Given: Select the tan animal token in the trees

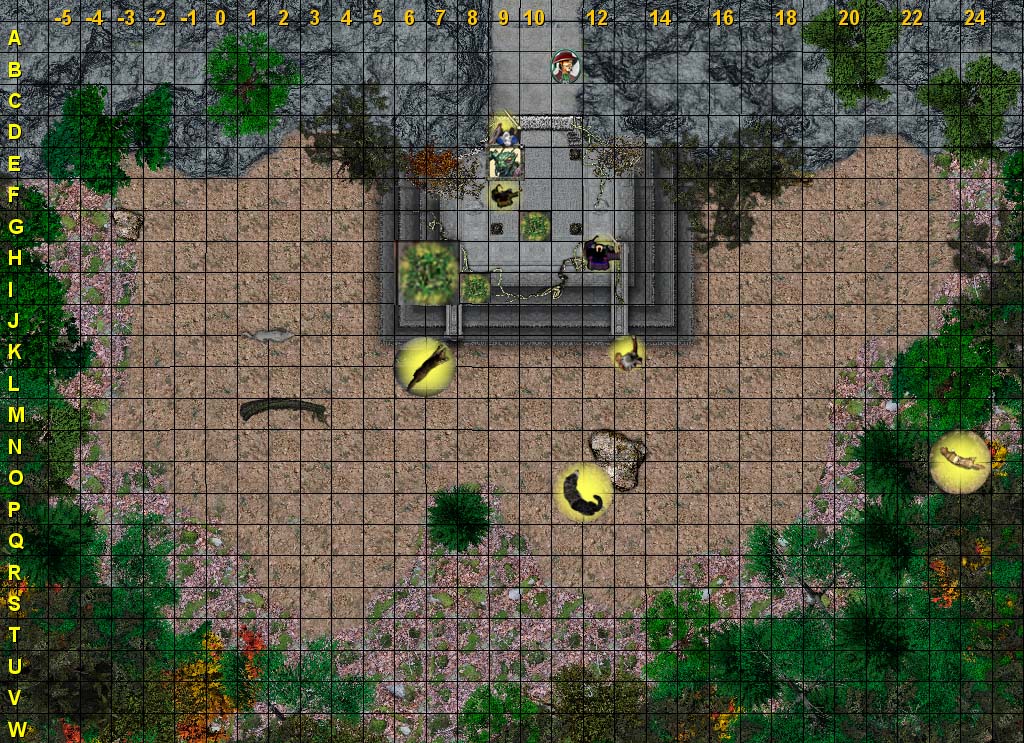Looking at the screenshot, I should pyautogui.click(x=960, y=461).
